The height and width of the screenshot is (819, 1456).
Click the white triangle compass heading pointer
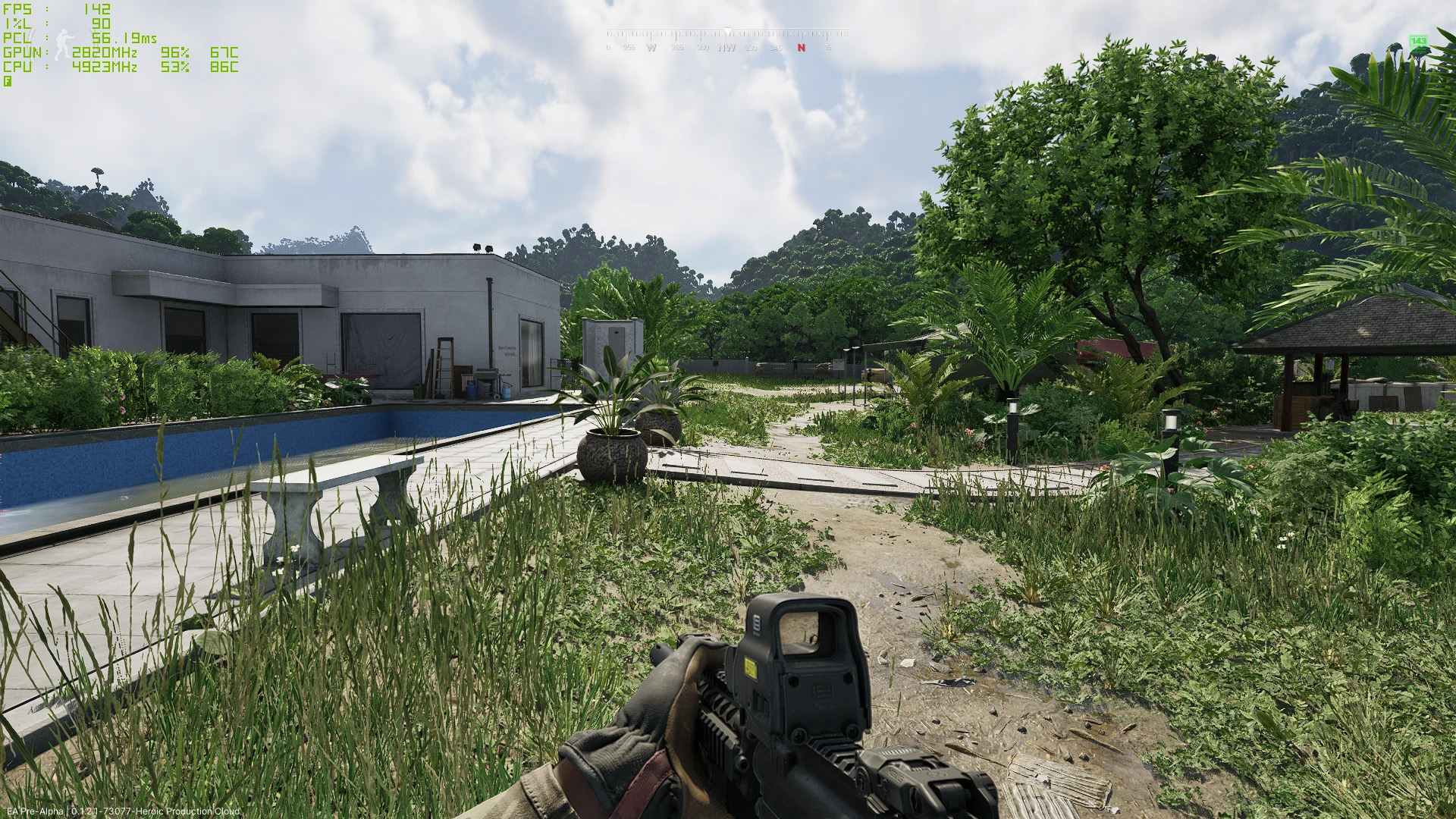coord(728,30)
